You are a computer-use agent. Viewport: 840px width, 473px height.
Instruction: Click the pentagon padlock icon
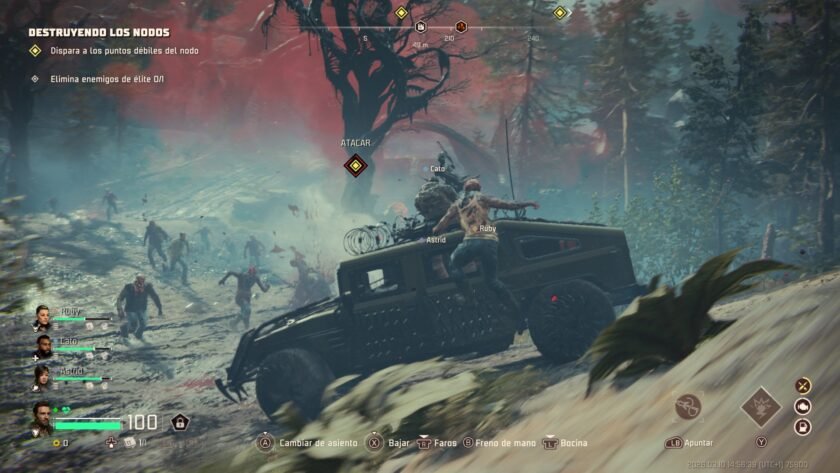point(180,422)
